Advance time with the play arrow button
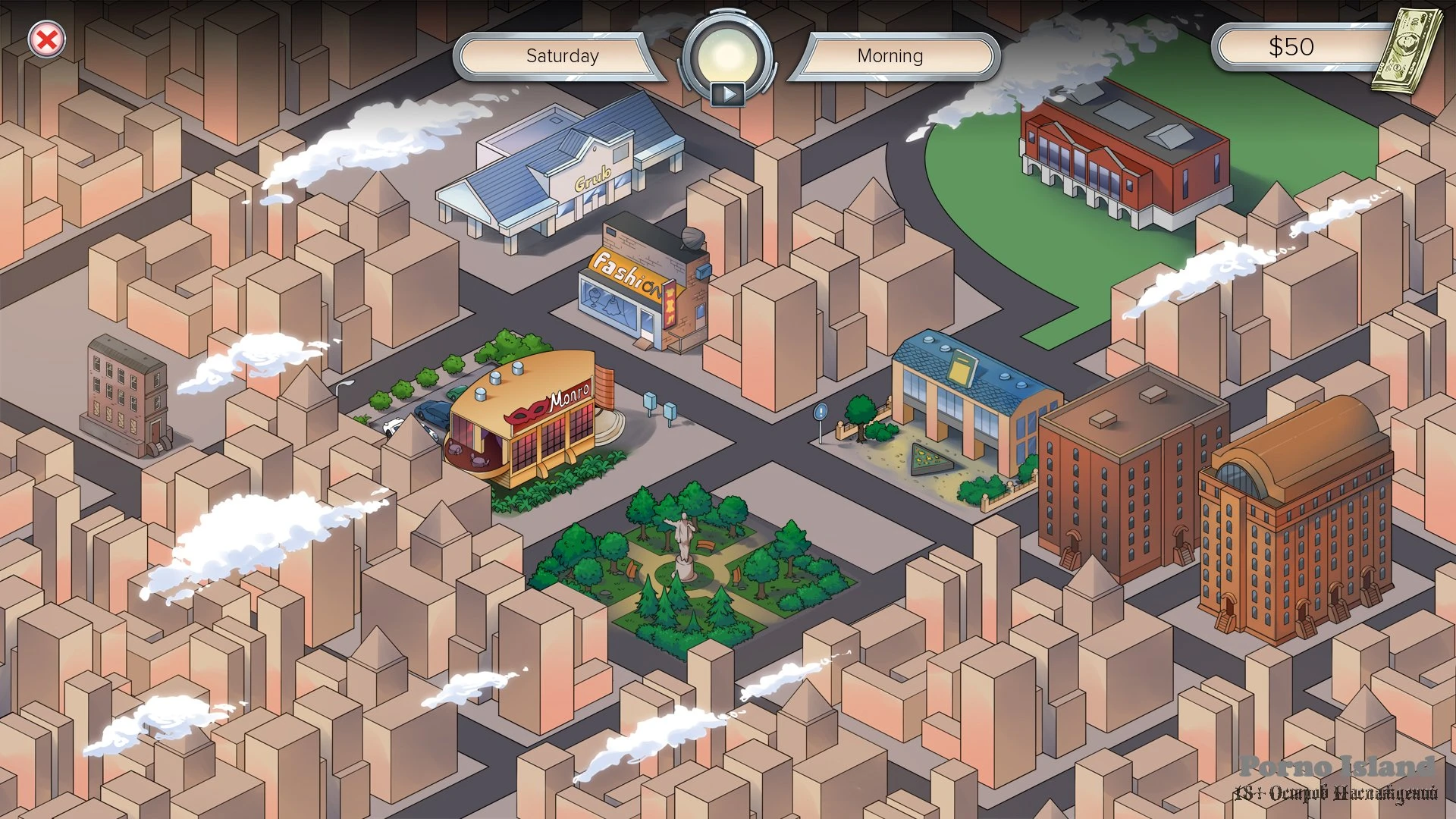 tap(728, 94)
